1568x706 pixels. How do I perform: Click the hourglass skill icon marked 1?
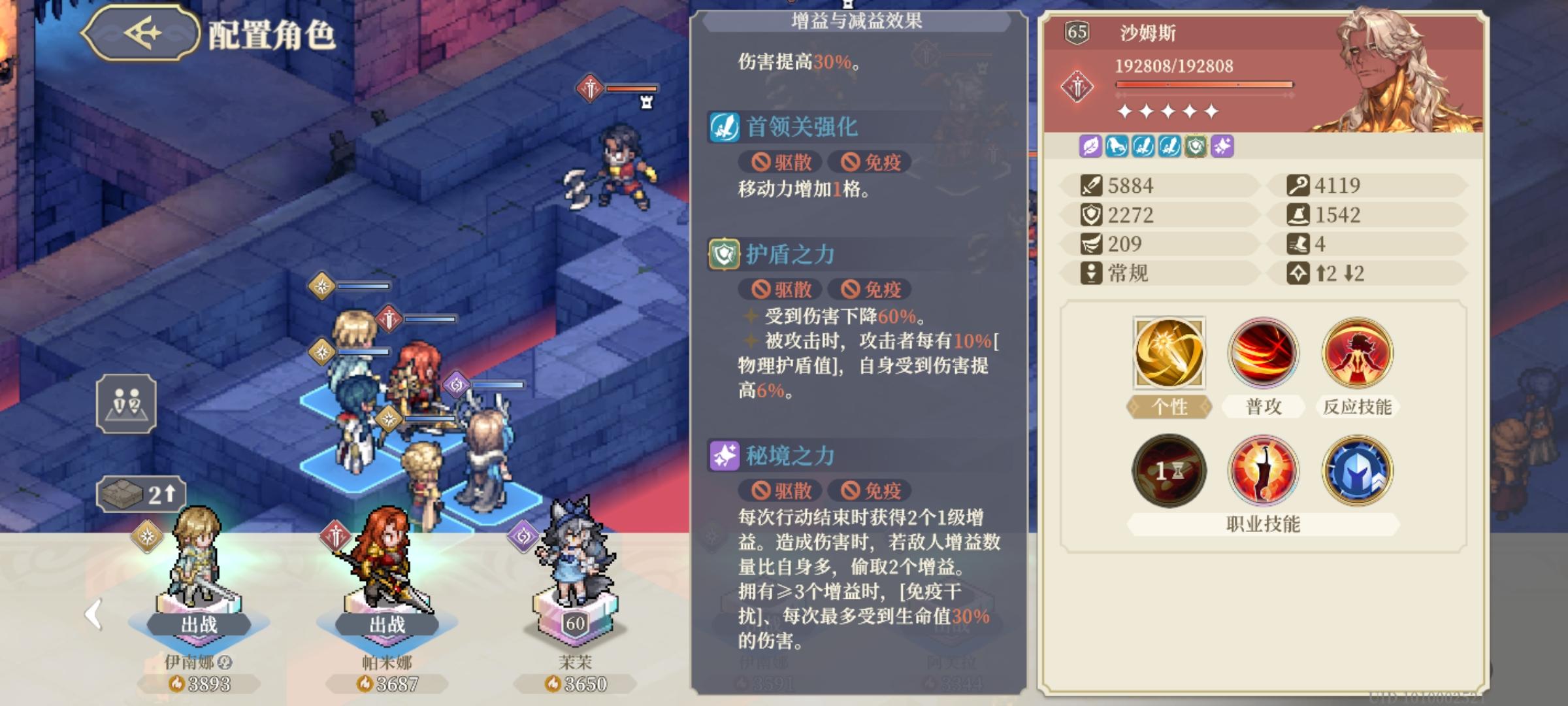[1169, 472]
